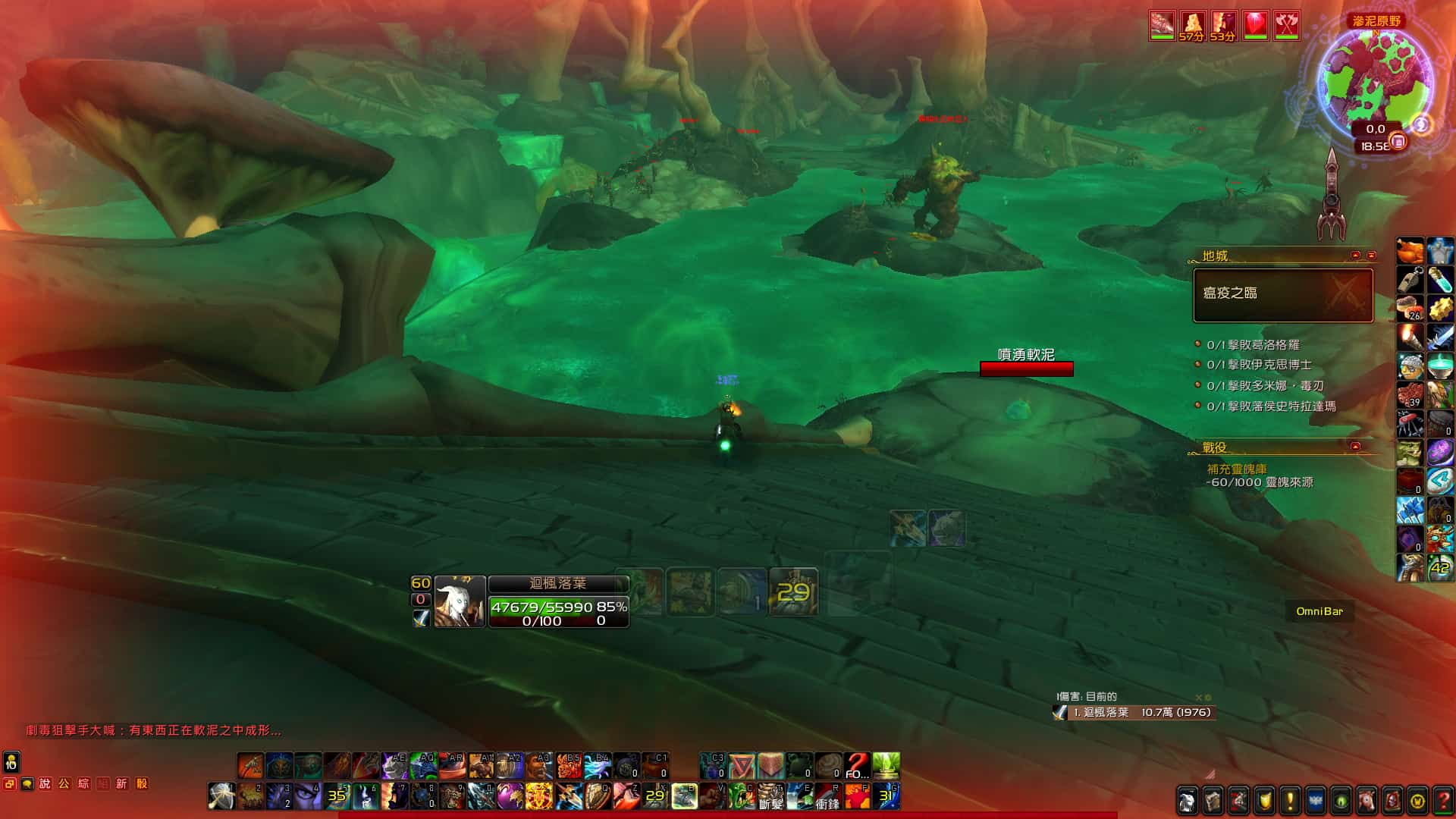Activate the 衝鋒 charge ability
The image size is (1456, 819).
(x=828, y=796)
